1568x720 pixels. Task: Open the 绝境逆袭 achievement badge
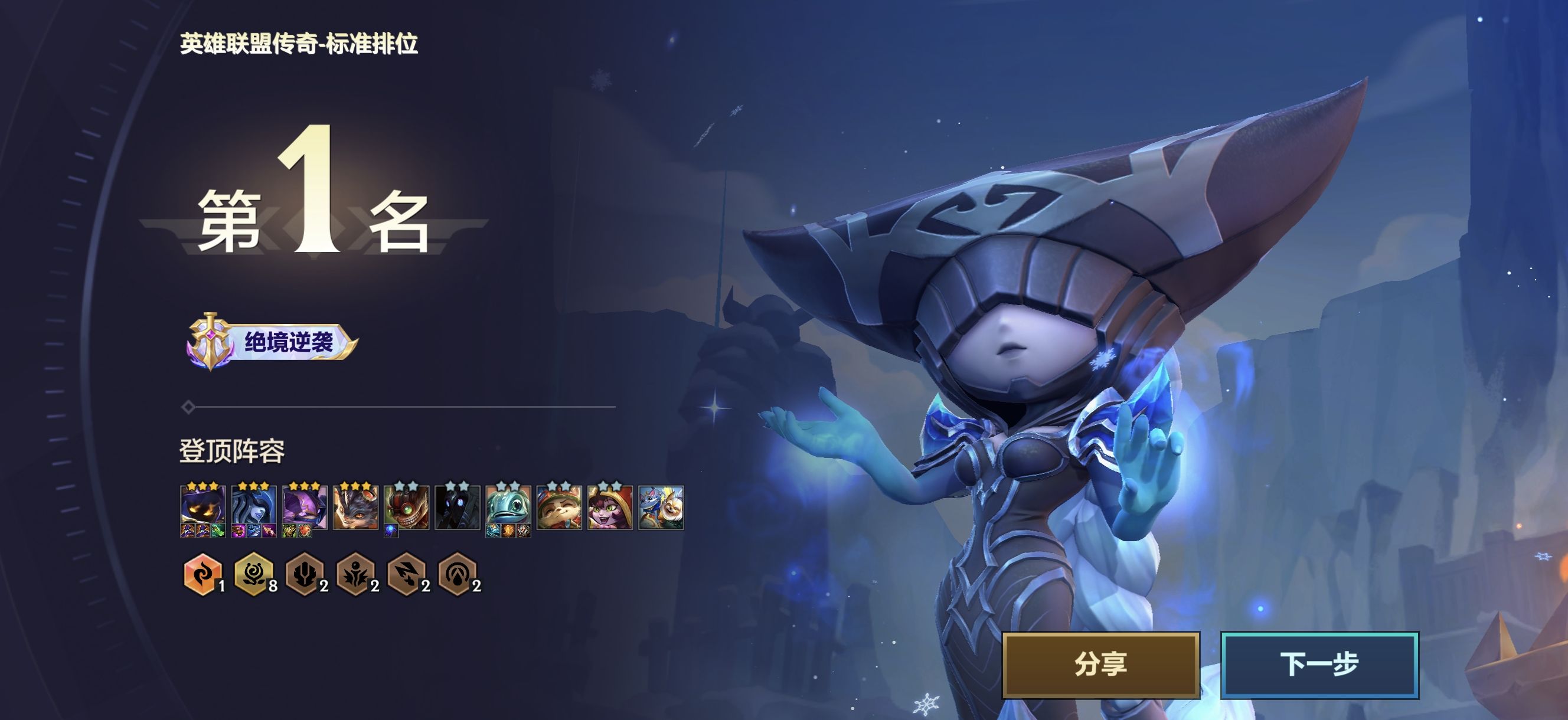(272, 342)
